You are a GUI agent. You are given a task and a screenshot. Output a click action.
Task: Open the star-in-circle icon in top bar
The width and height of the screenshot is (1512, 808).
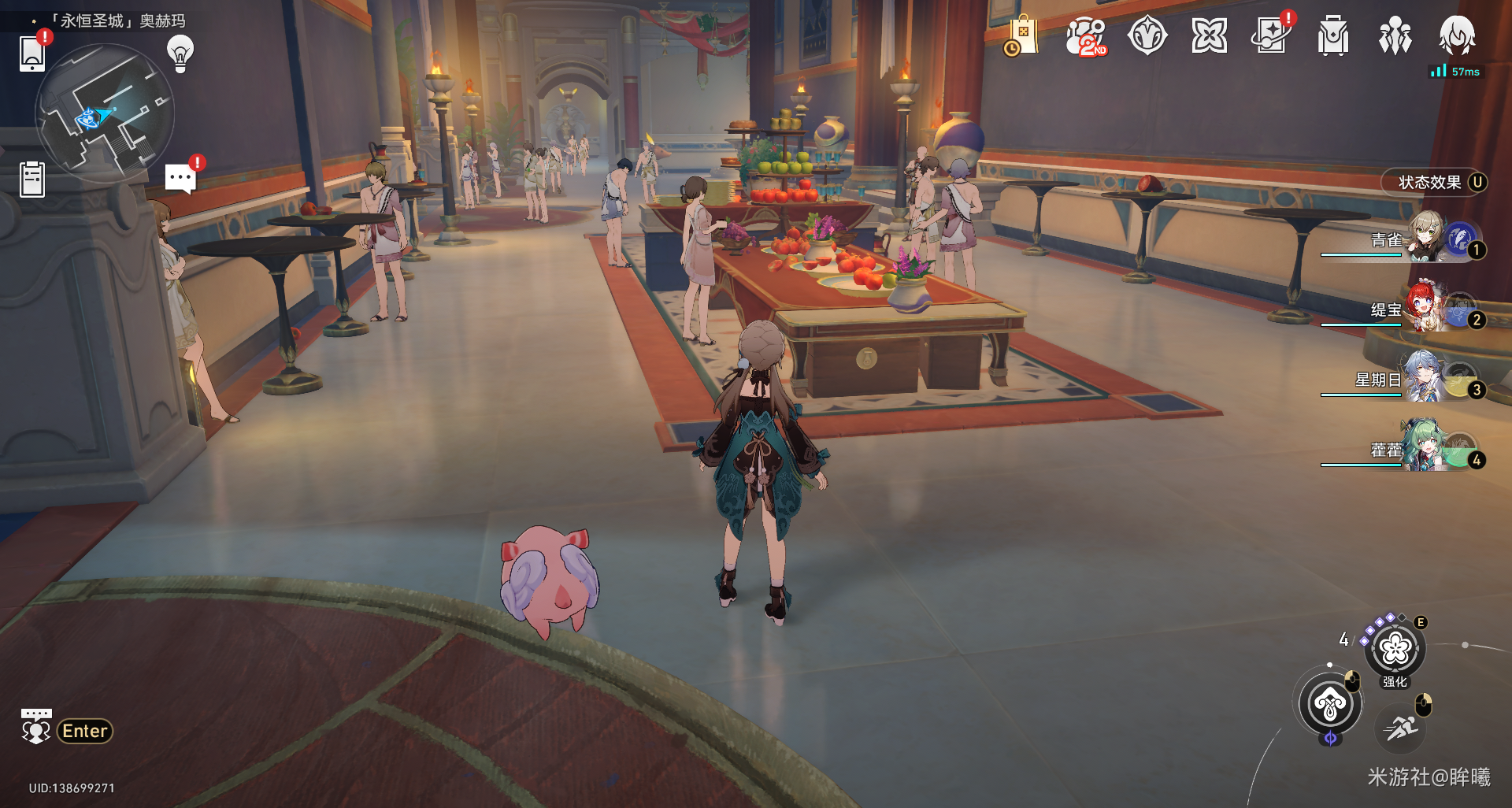pos(1147,36)
